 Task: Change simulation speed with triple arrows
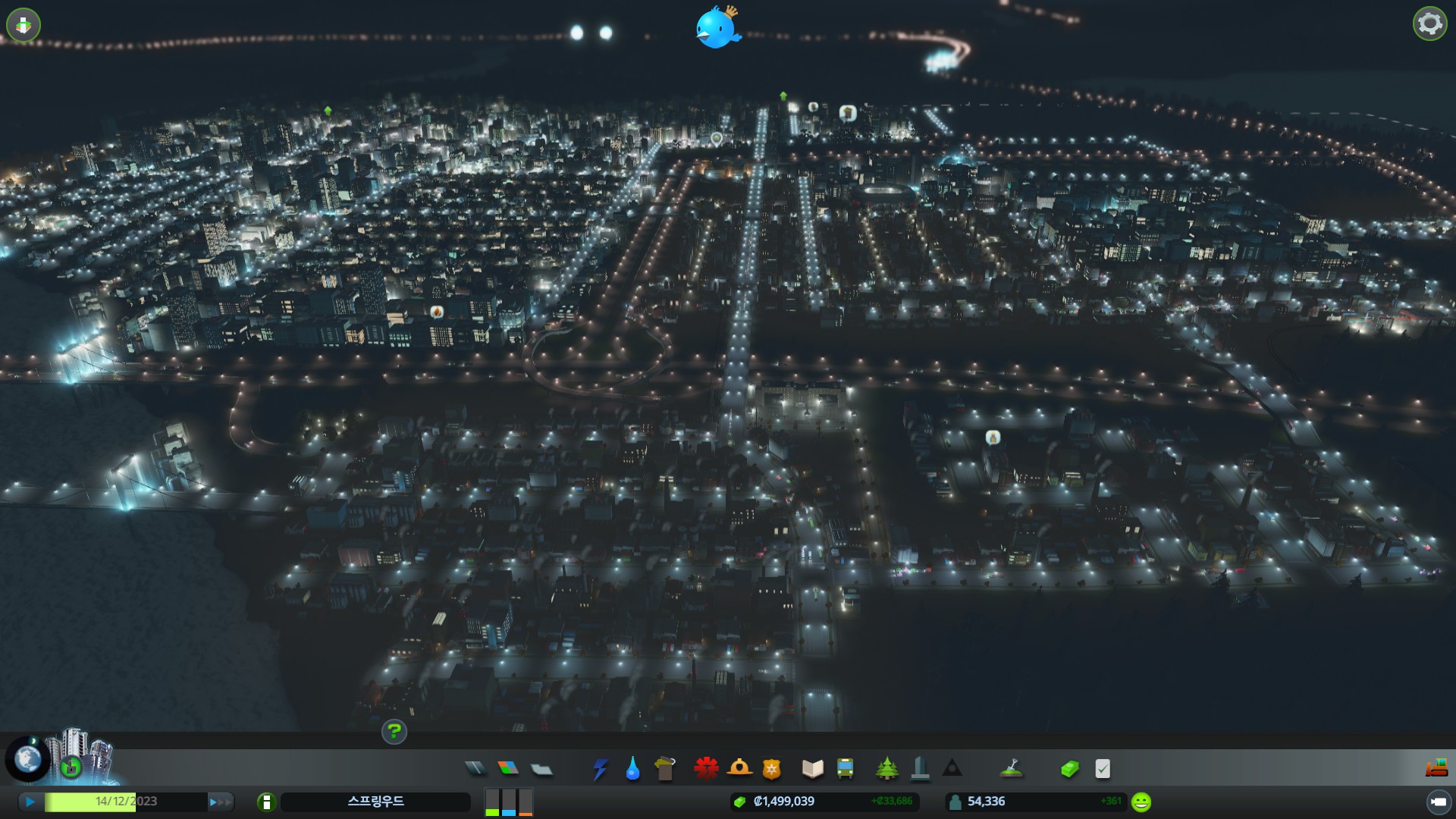(220, 802)
